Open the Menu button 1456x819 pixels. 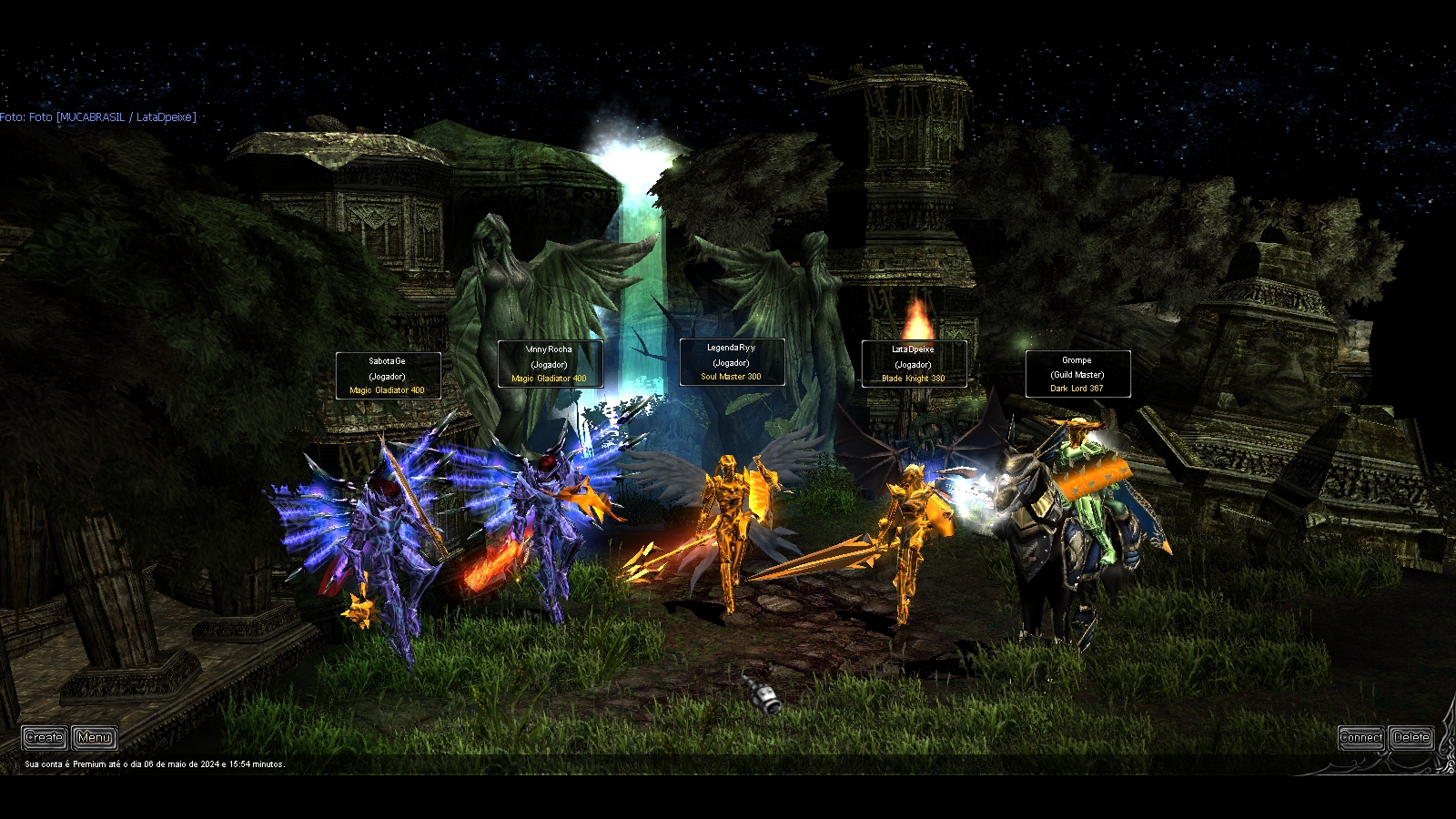[x=95, y=737]
